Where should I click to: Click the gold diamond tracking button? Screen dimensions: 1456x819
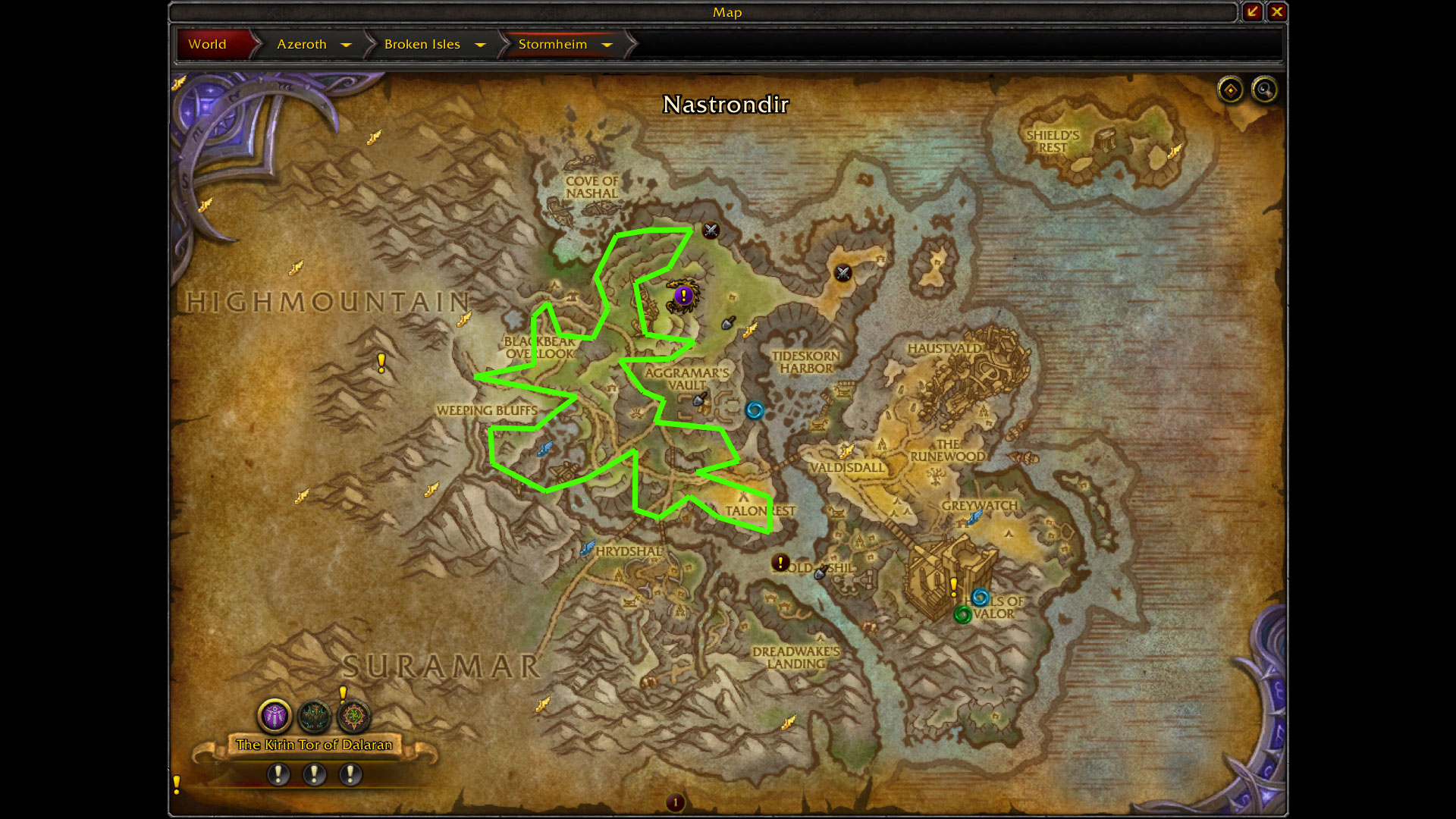(1230, 90)
